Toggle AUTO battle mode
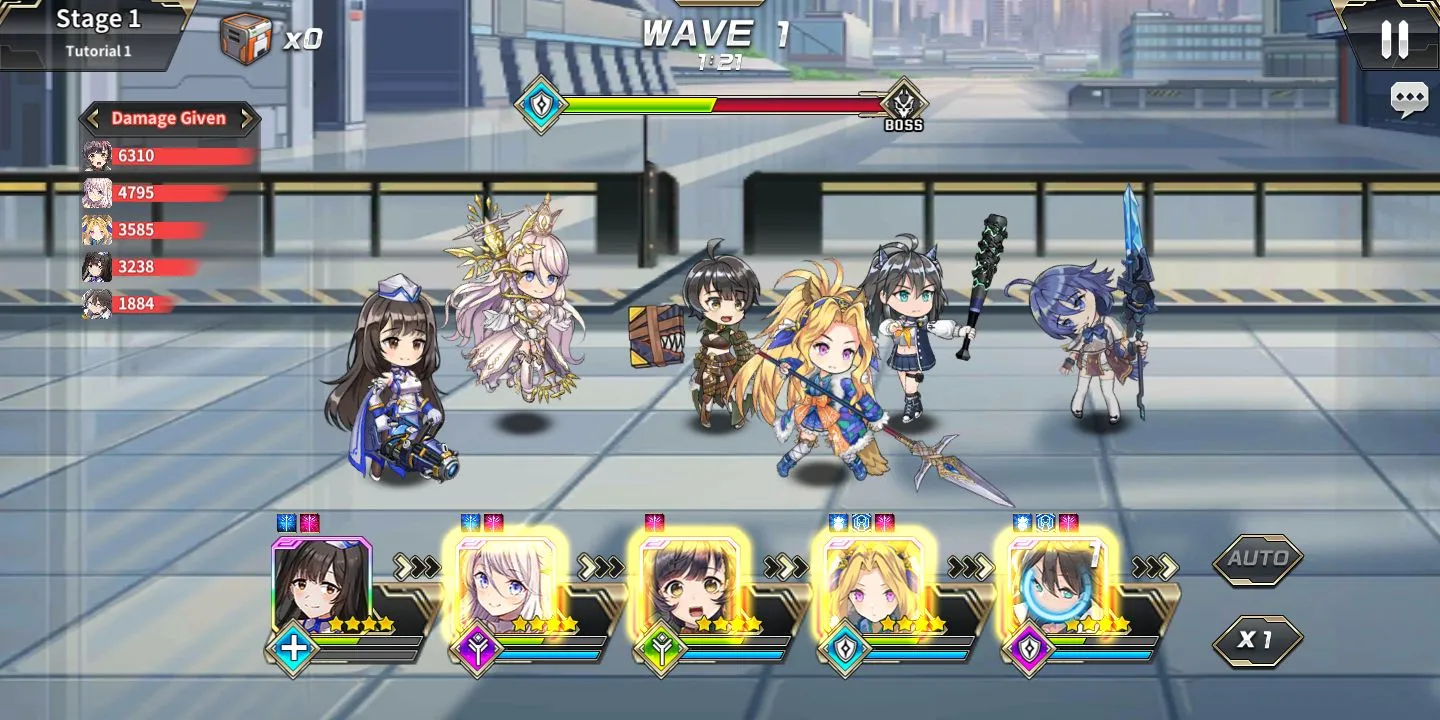Viewport: 1440px width, 720px height. pos(1257,559)
